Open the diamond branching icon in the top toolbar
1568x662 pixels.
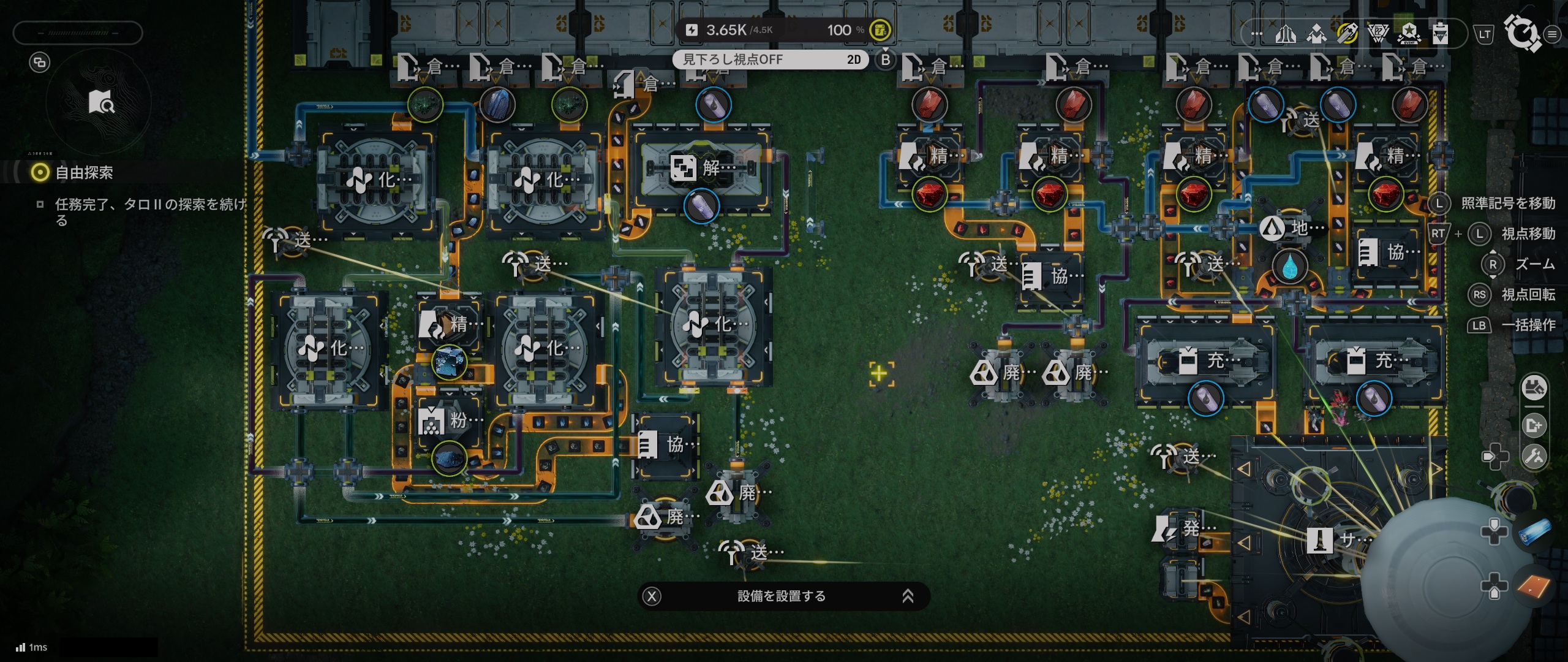pyautogui.click(x=1316, y=34)
